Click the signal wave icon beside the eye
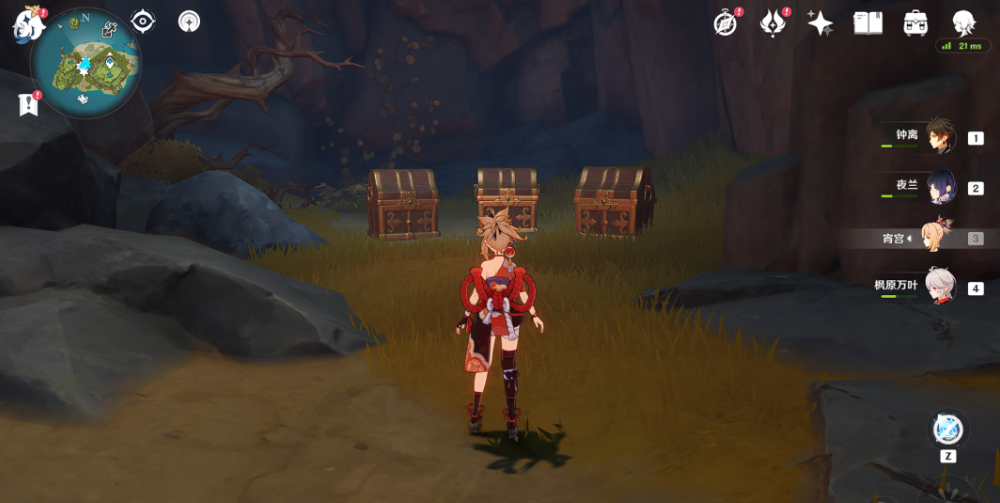 pos(189,21)
